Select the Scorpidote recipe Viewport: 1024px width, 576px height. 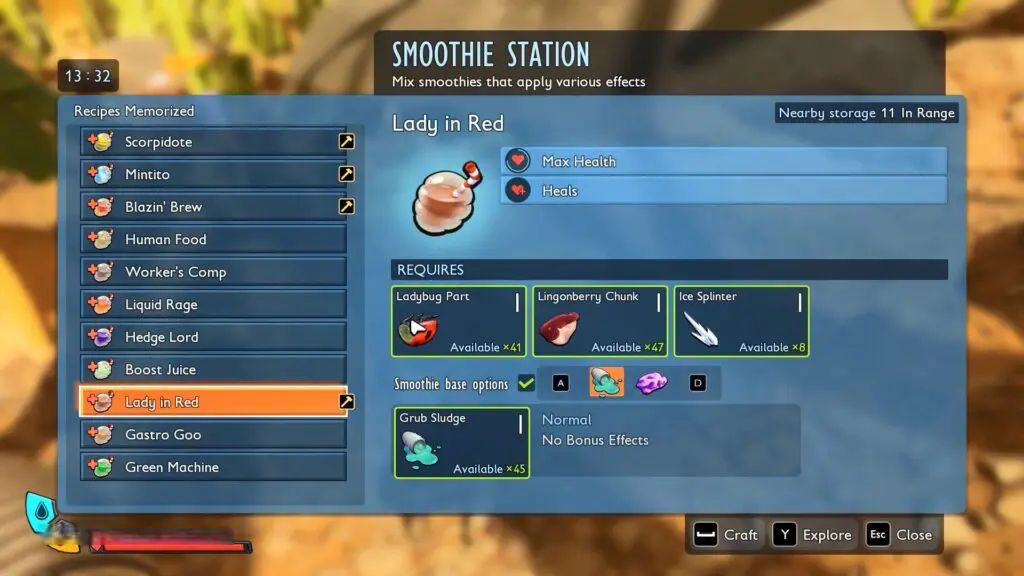213,142
